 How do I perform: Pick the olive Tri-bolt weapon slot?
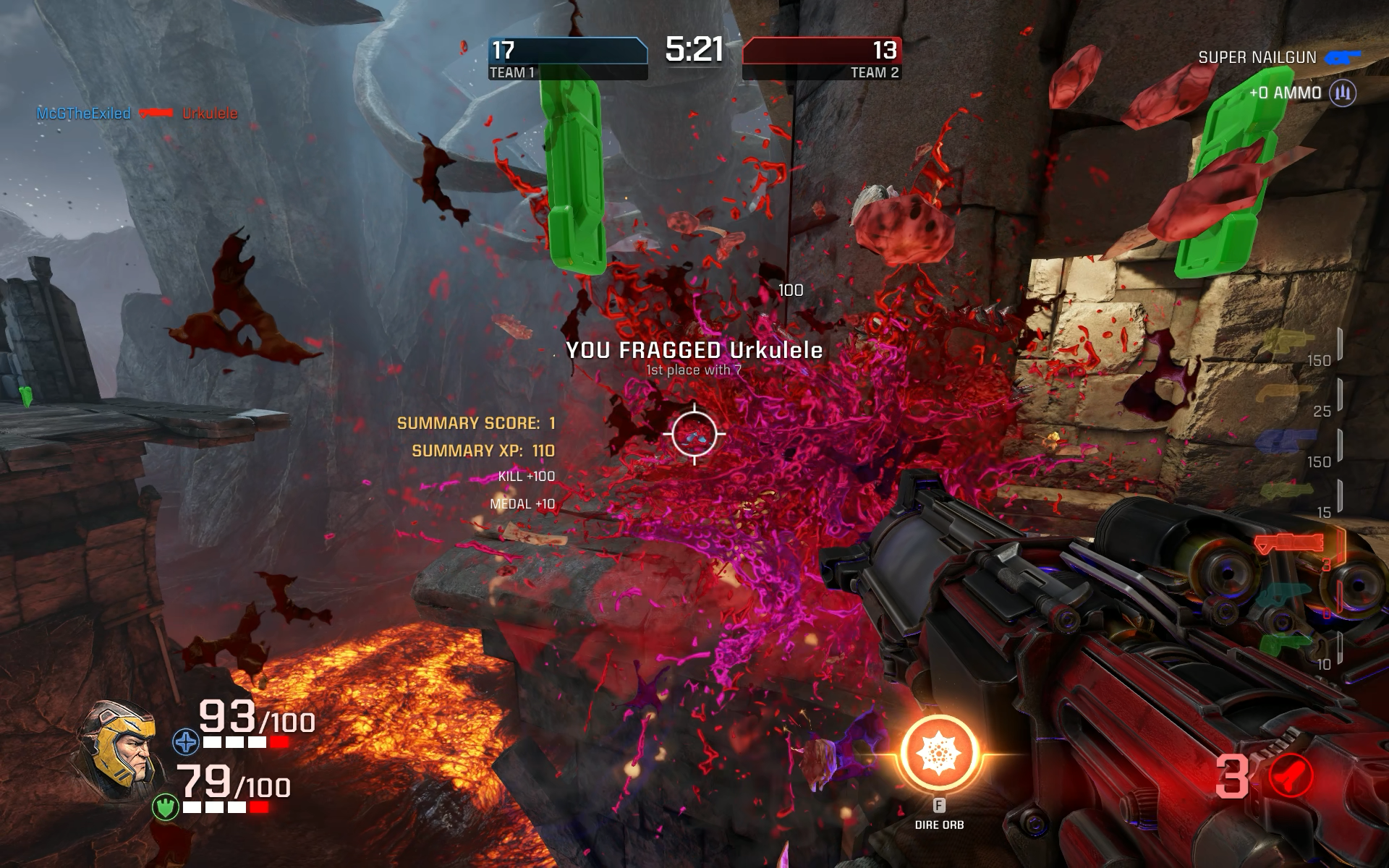point(1286,492)
